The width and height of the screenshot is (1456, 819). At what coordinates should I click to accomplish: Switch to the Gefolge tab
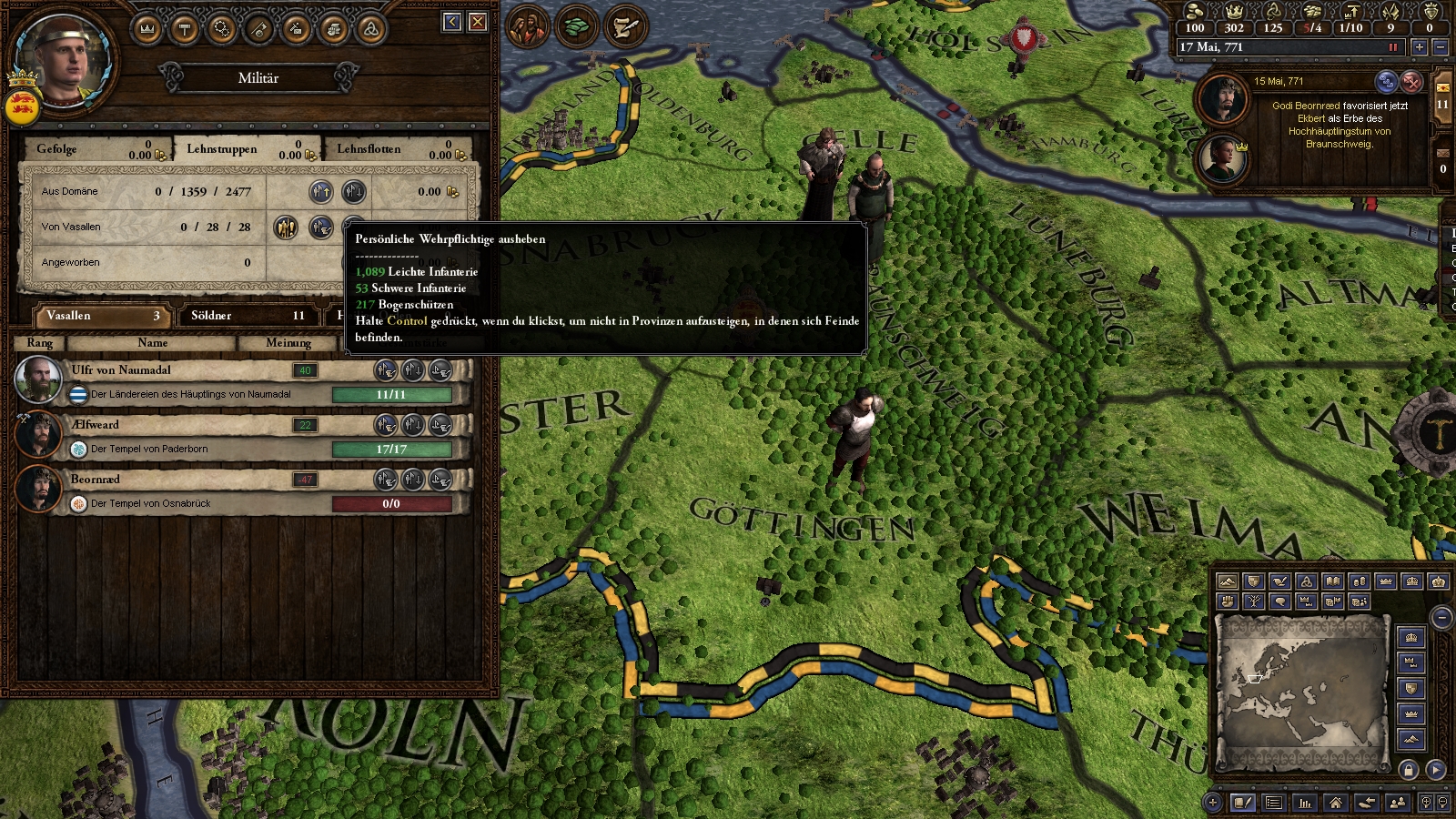91,149
